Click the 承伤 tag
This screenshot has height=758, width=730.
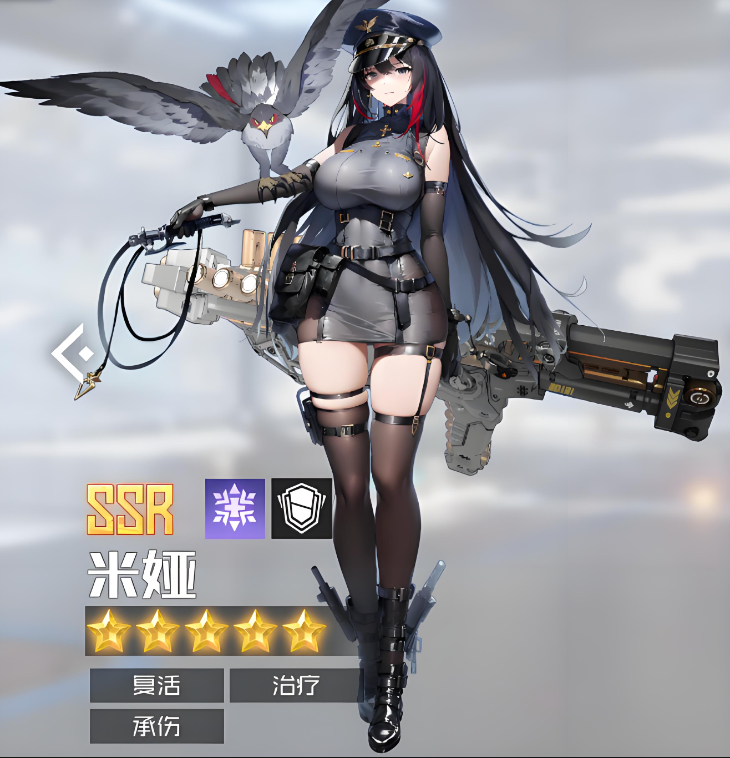point(156,726)
